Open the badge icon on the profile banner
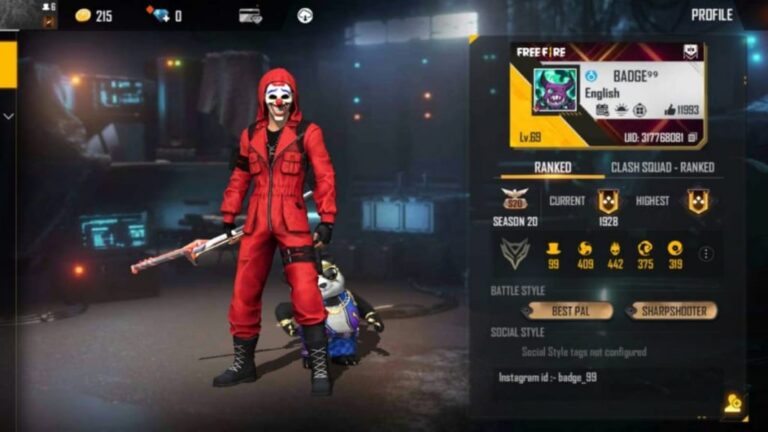 (690, 52)
